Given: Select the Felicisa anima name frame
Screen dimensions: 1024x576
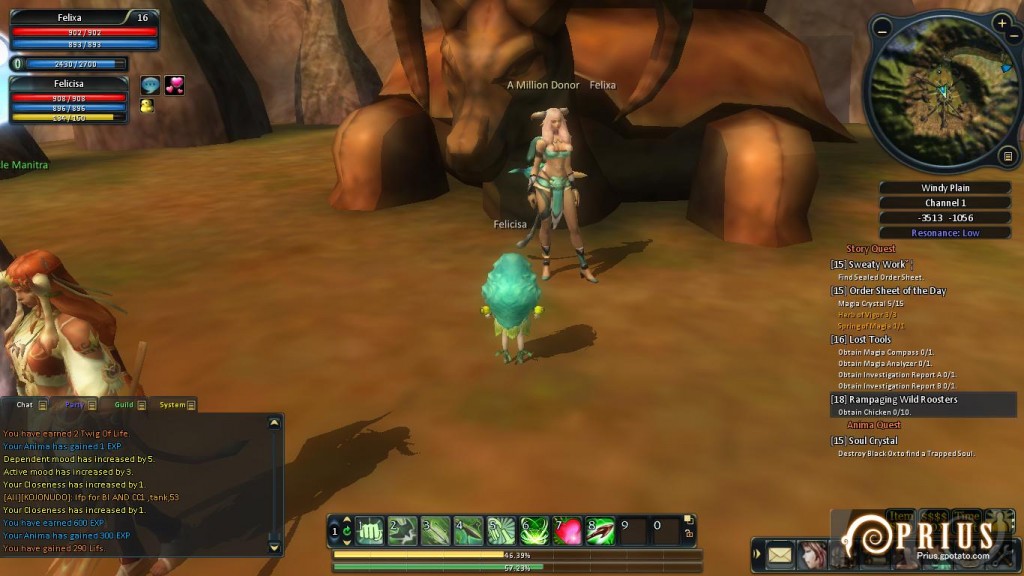Looking at the screenshot, I should click(x=68, y=84).
